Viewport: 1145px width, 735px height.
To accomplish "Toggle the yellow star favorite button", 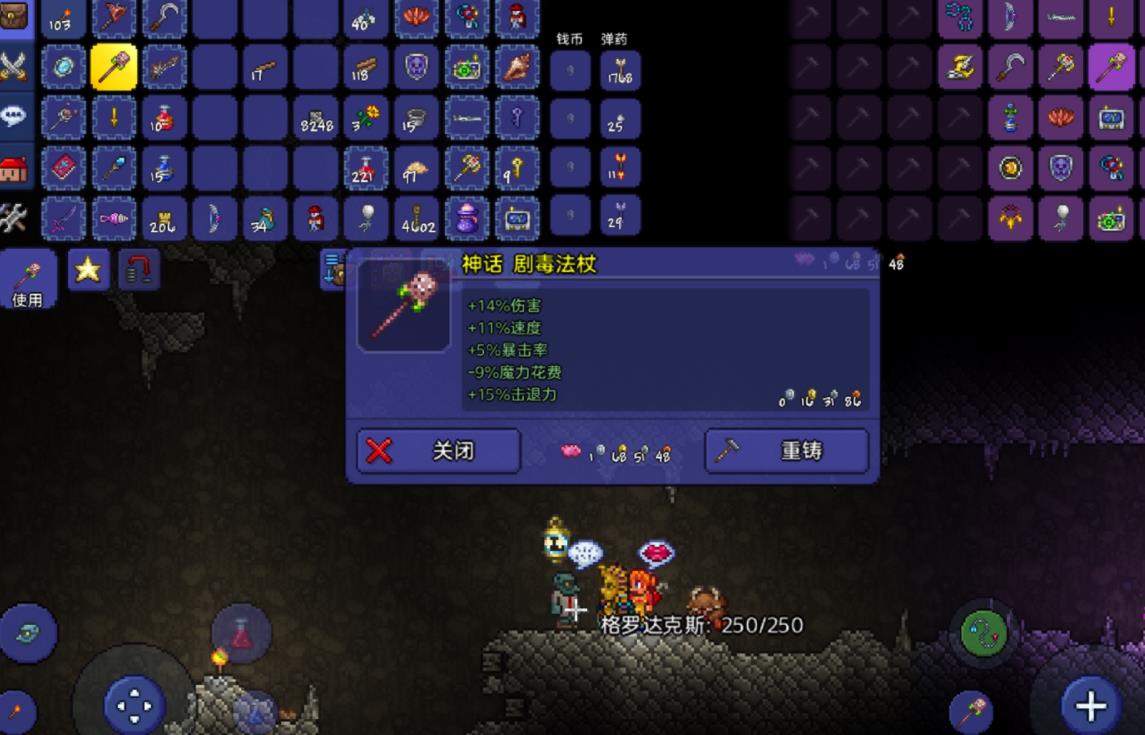I will tap(88, 269).
